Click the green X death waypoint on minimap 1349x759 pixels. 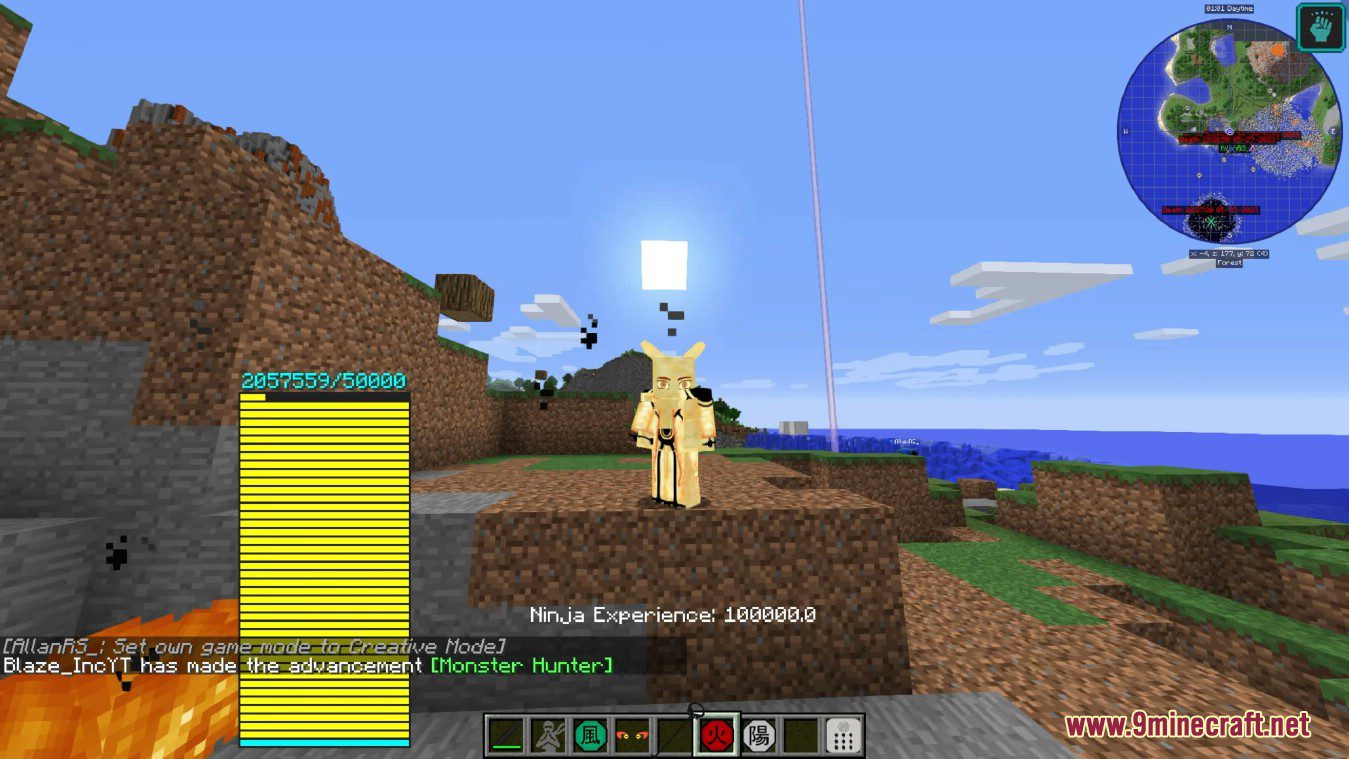1210,221
